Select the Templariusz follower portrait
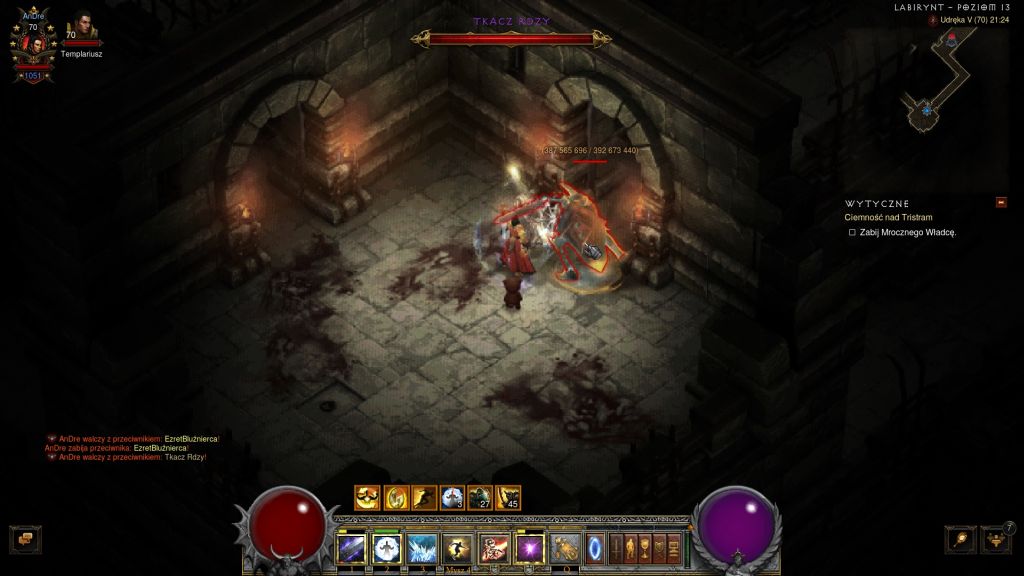 [x=82, y=27]
